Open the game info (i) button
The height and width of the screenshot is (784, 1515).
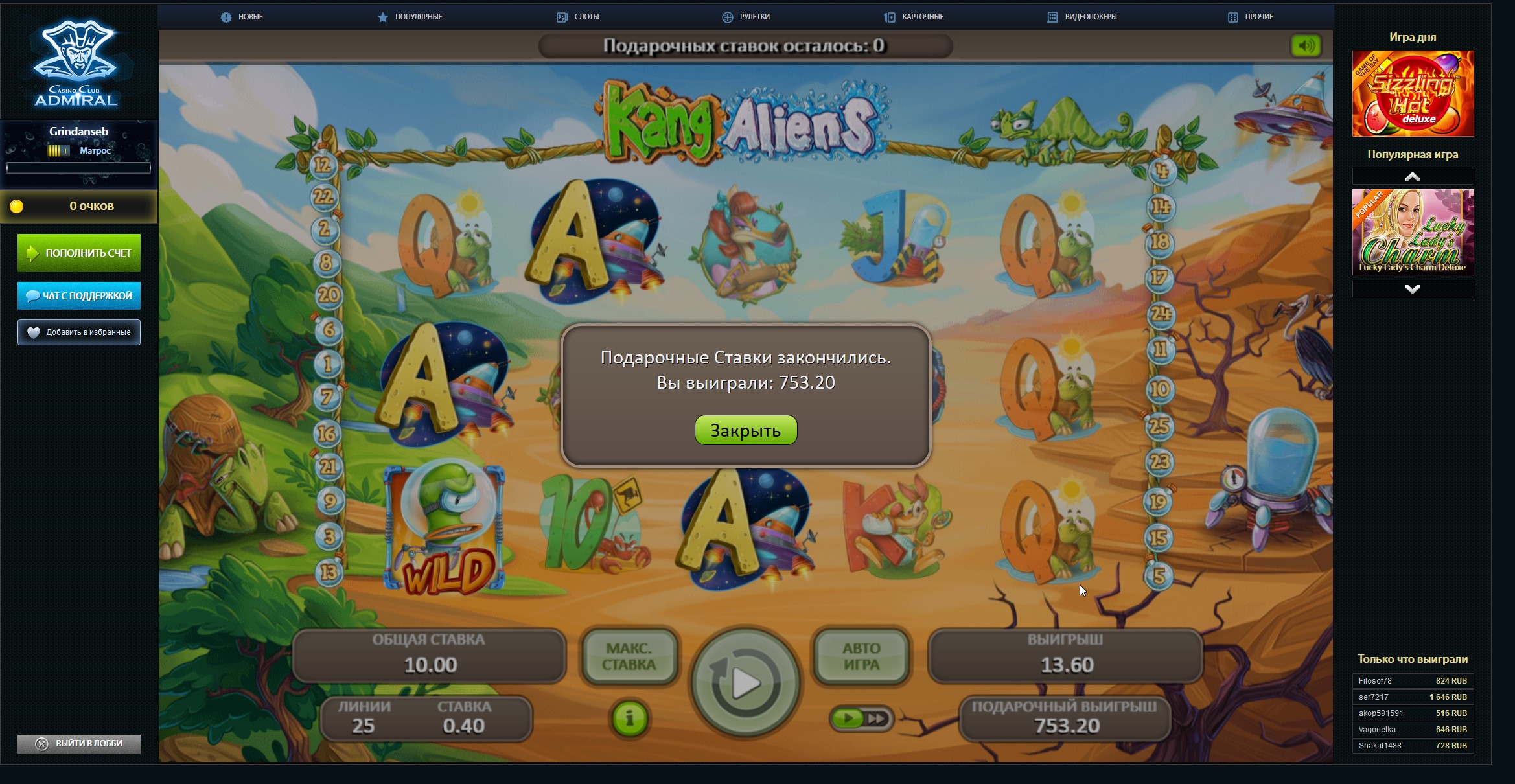(629, 718)
